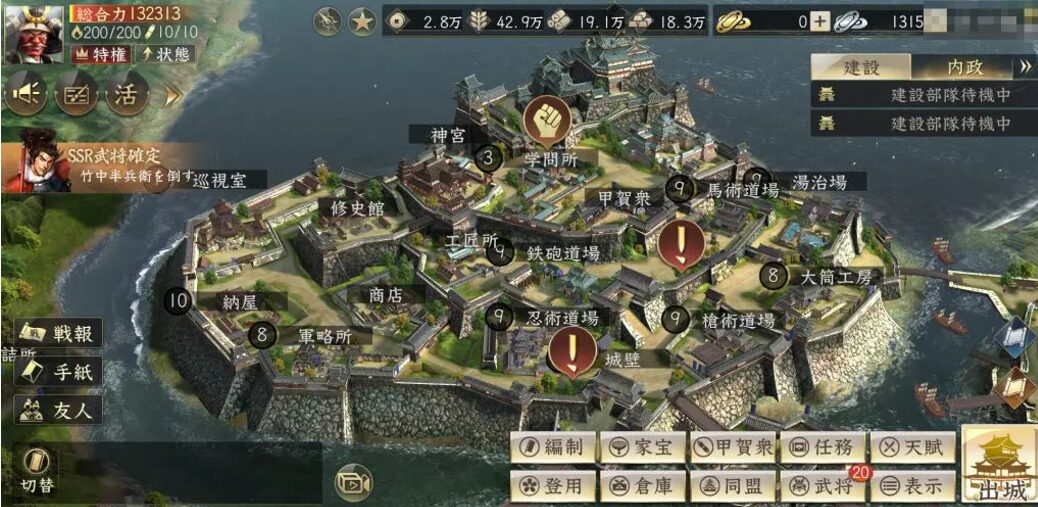
Task: Open the 任務 missions menu
Action: (822, 447)
